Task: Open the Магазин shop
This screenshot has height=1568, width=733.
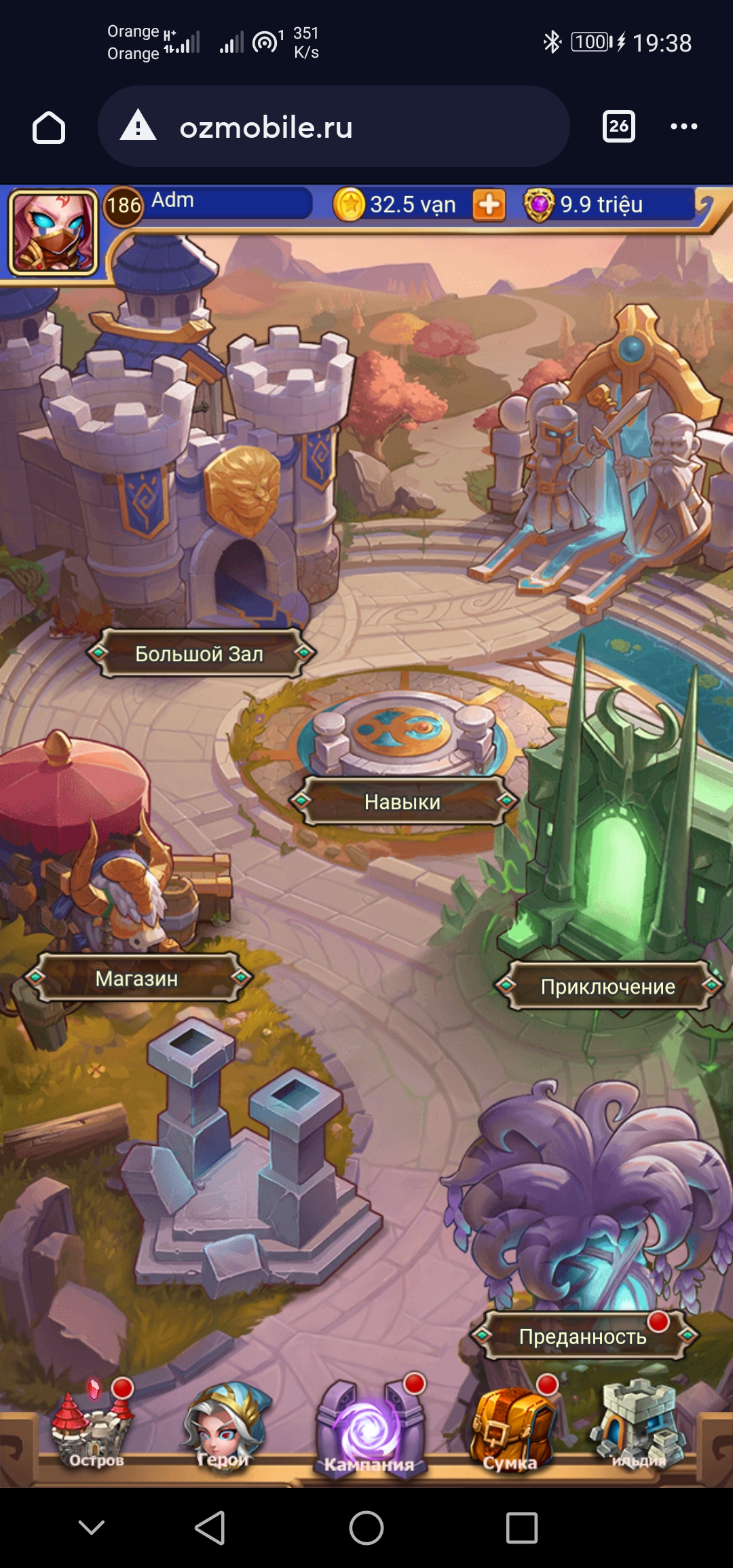Action: (x=137, y=978)
